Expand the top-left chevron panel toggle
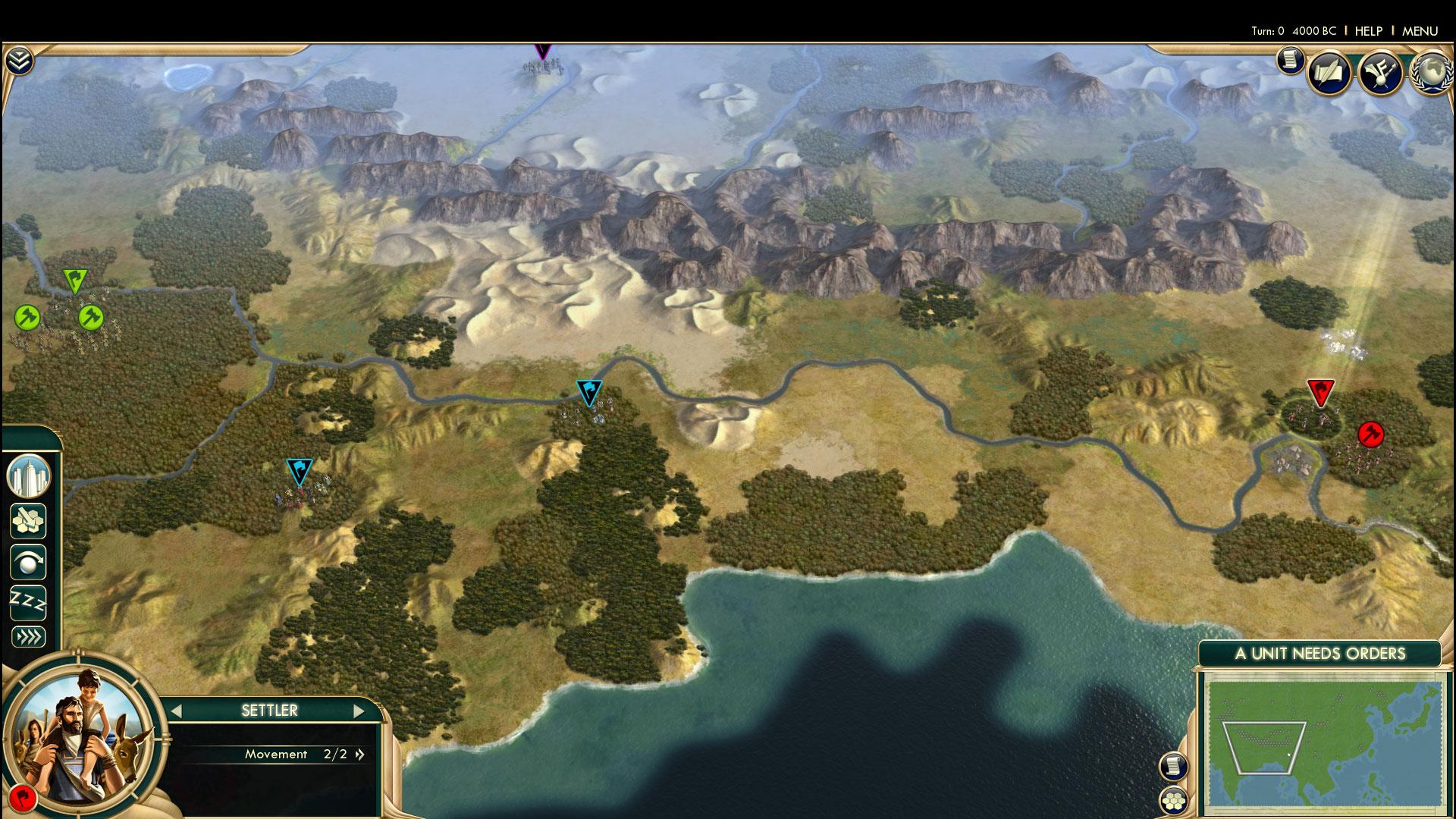 click(x=18, y=61)
